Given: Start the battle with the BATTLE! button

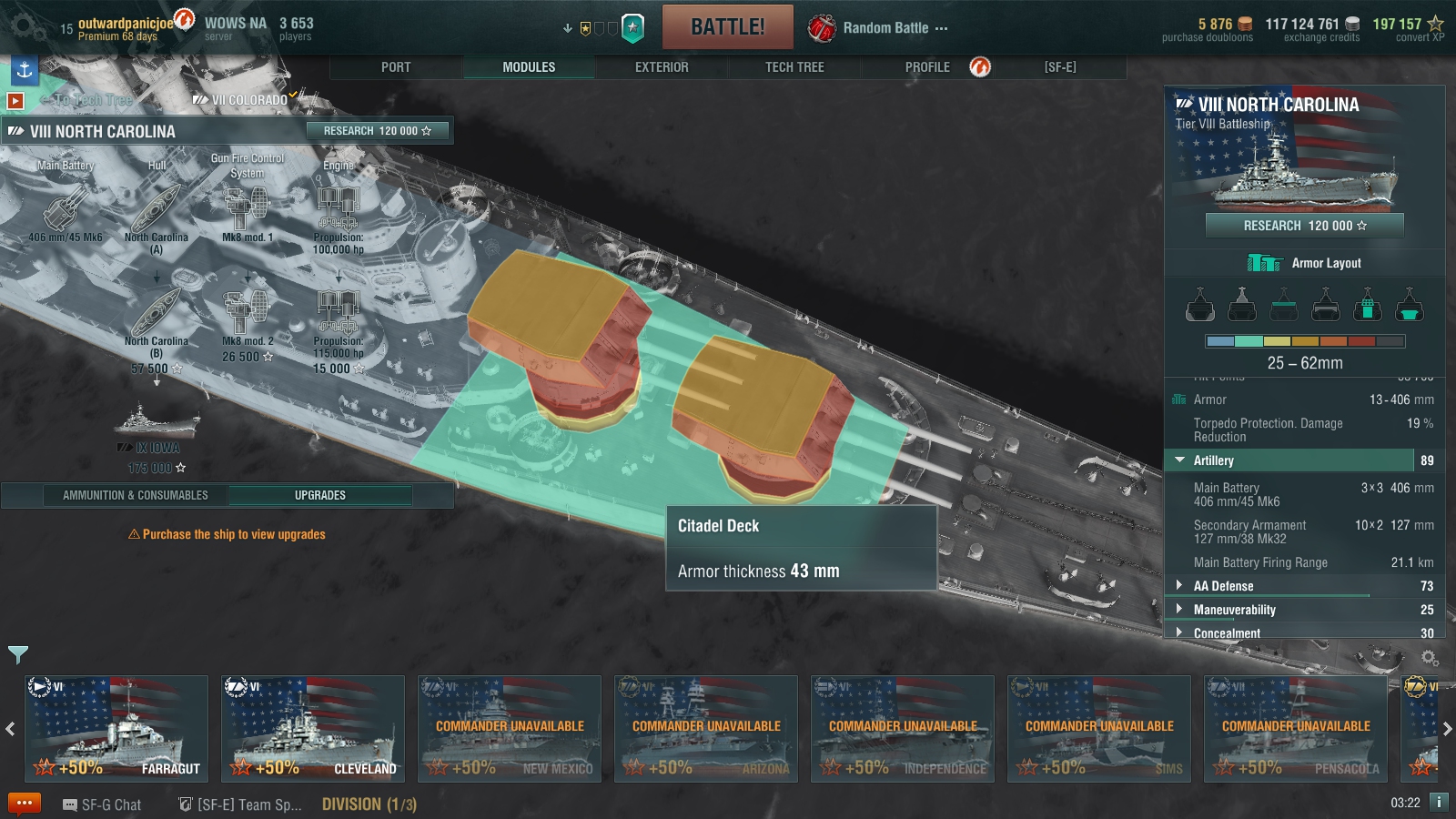Looking at the screenshot, I should pyautogui.click(x=727, y=27).
